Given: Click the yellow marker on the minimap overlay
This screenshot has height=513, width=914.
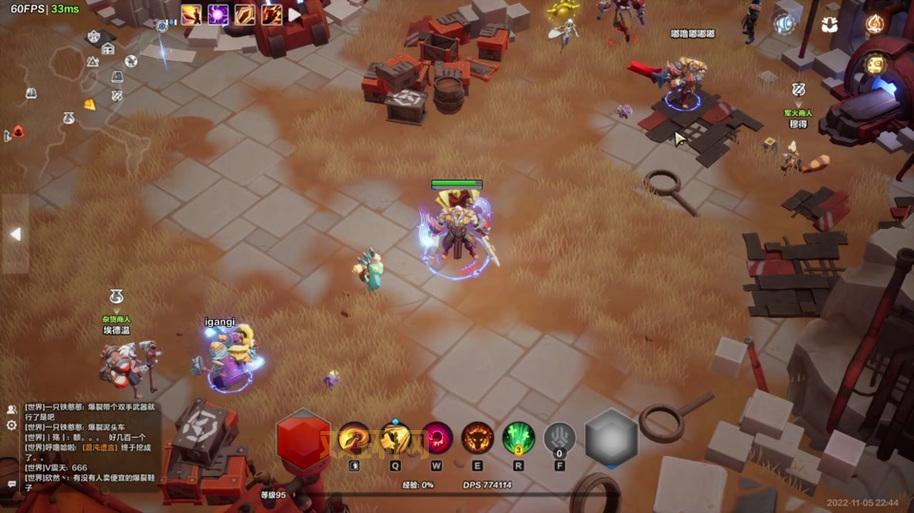Looking at the screenshot, I should coord(89,104).
